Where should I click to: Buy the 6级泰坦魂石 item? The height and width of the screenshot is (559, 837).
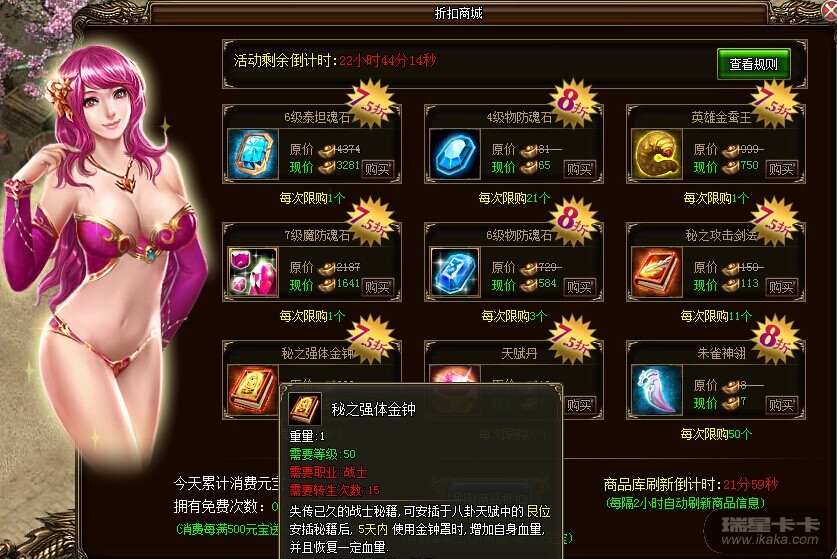point(375,168)
